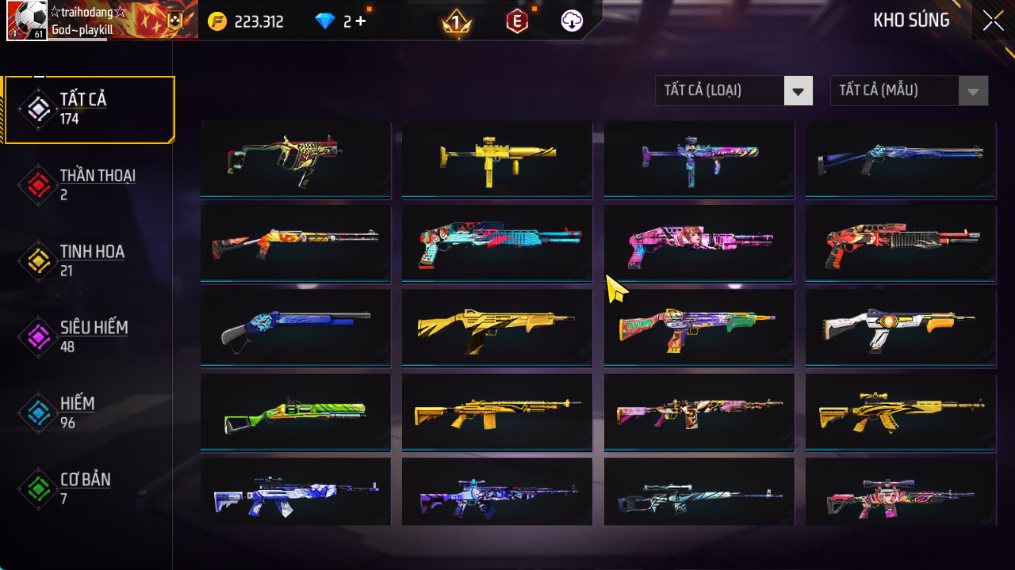Screen dimensions: 1015x570
Task: Click the gold coin currency icon
Action: (x=217, y=21)
